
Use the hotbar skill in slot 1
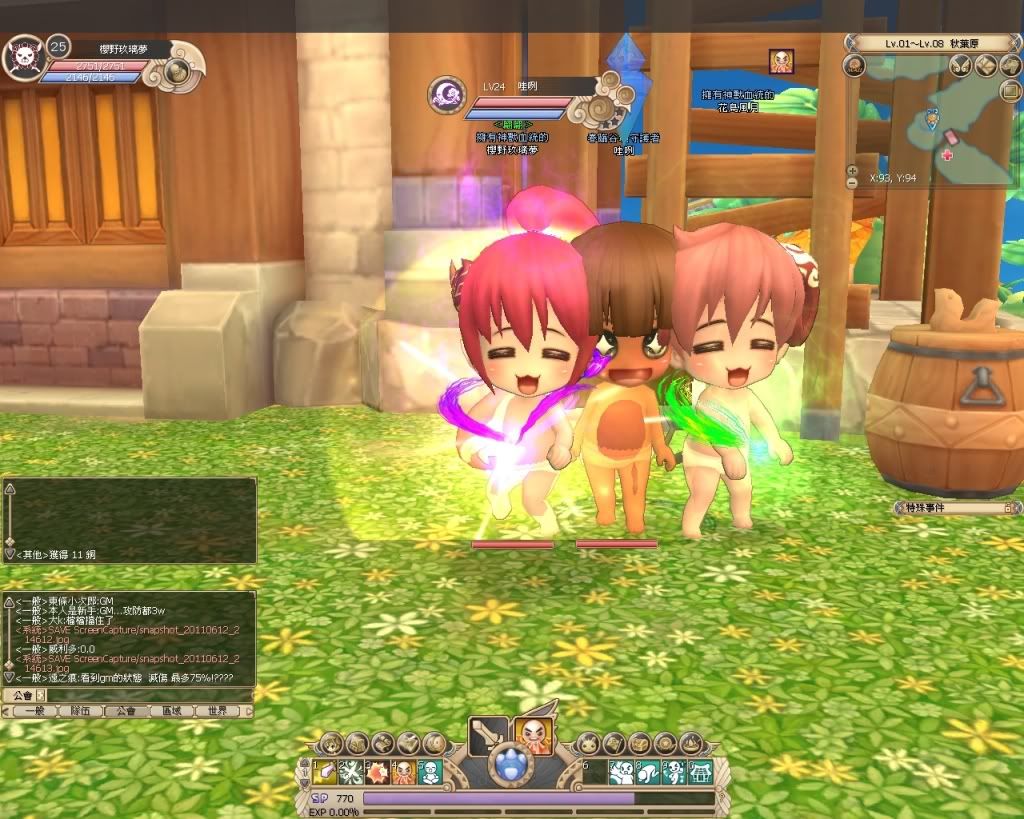tap(325, 772)
